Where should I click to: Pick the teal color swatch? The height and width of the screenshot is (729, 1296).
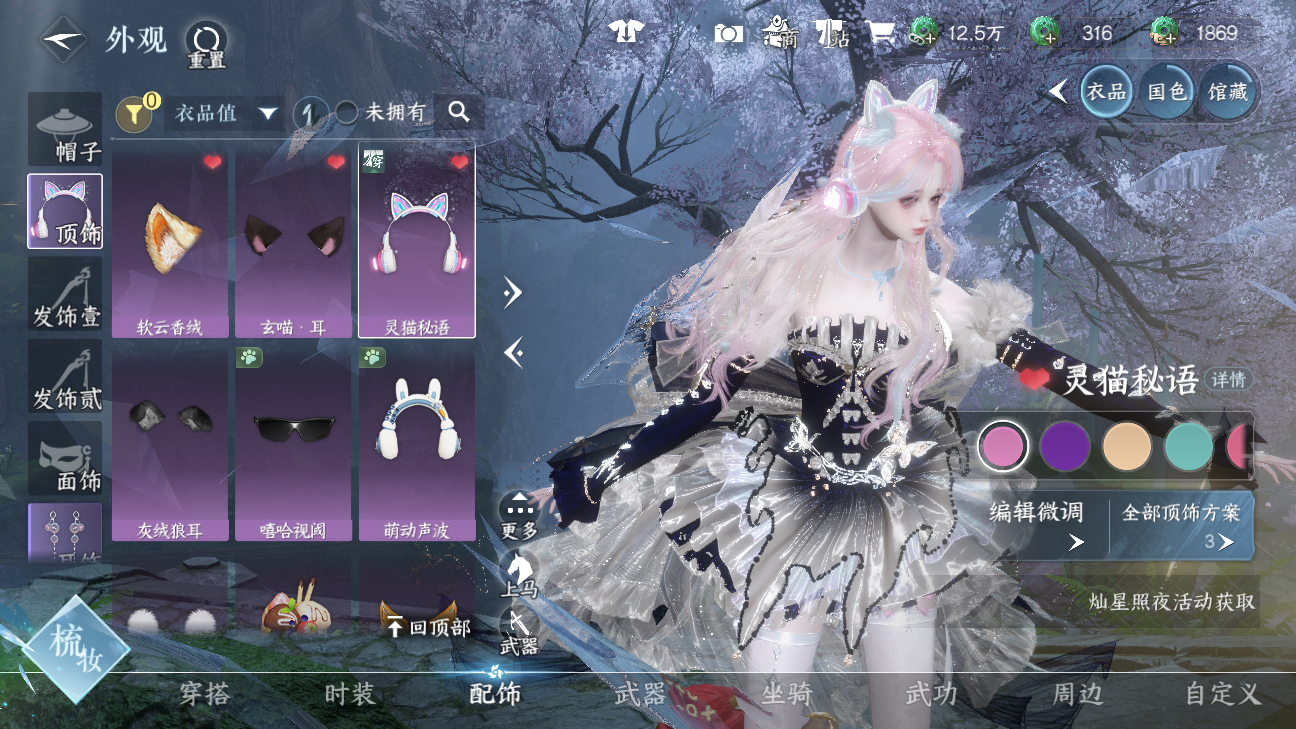click(x=1188, y=447)
